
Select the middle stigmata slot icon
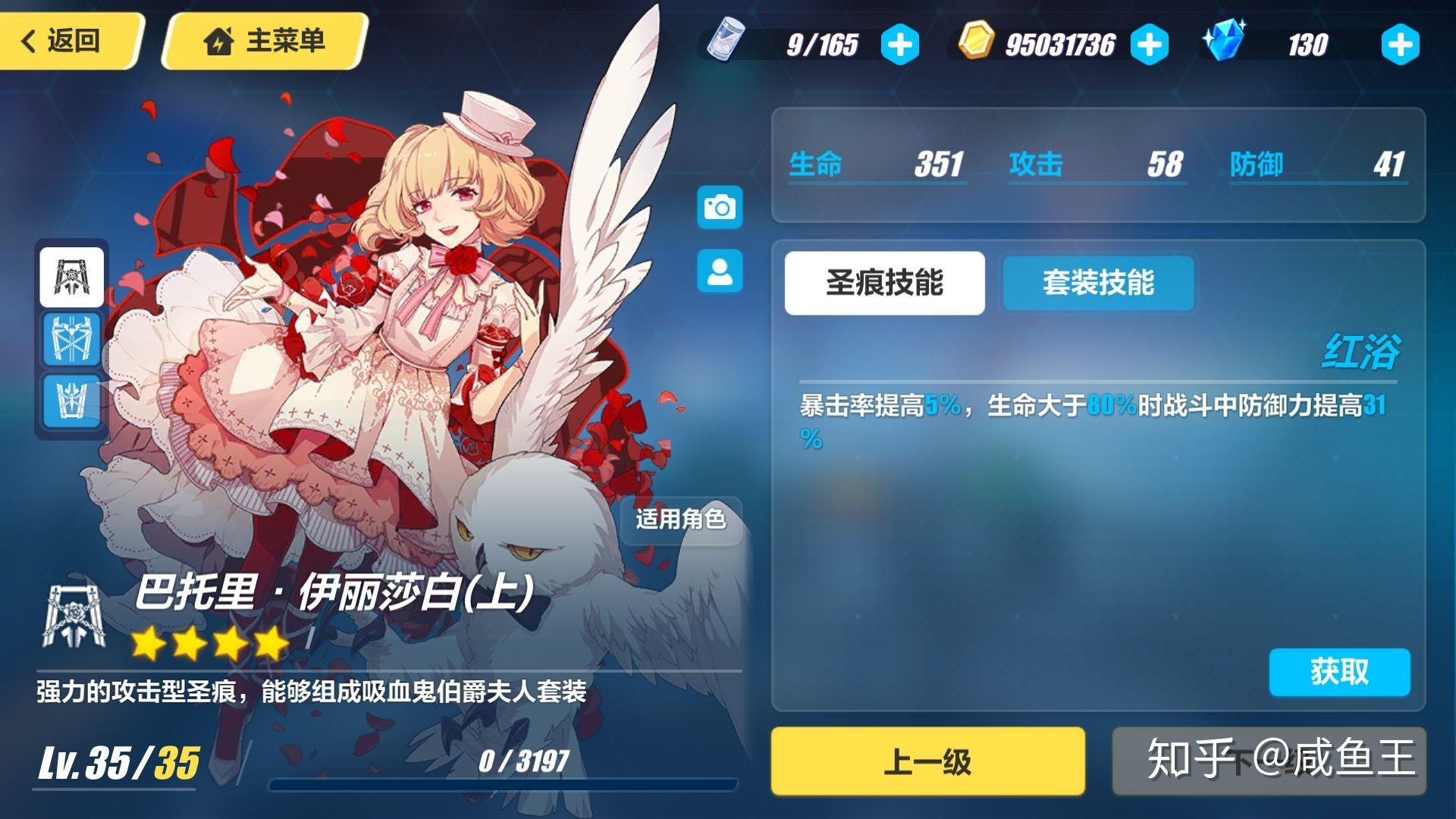click(x=71, y=340)
